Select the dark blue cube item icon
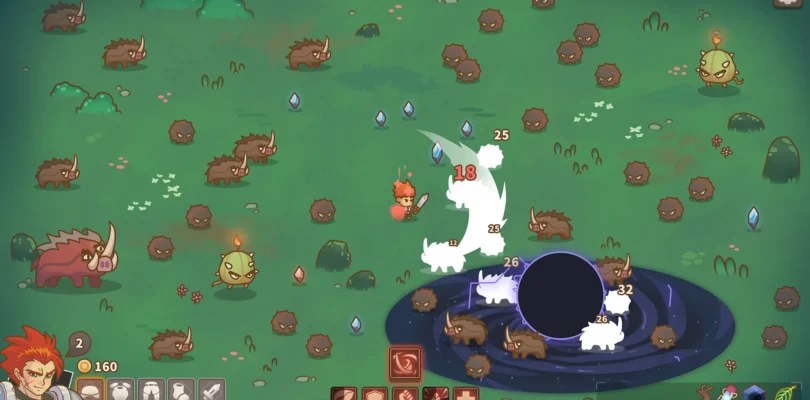Screen dimensions: 810x400 tap(755, 394)
